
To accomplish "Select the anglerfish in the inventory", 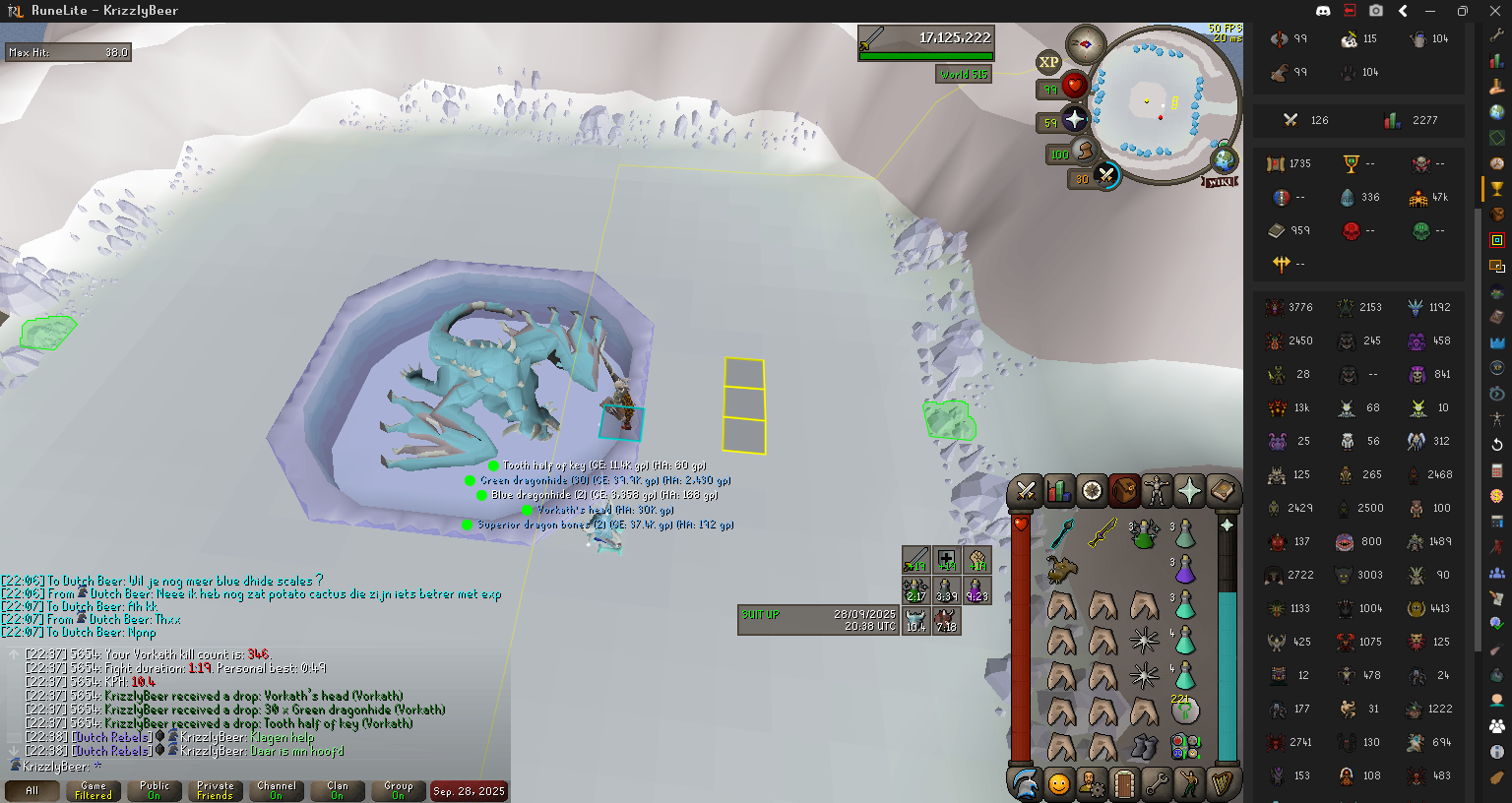I will pyautogui.click(x=1061, y=569).
